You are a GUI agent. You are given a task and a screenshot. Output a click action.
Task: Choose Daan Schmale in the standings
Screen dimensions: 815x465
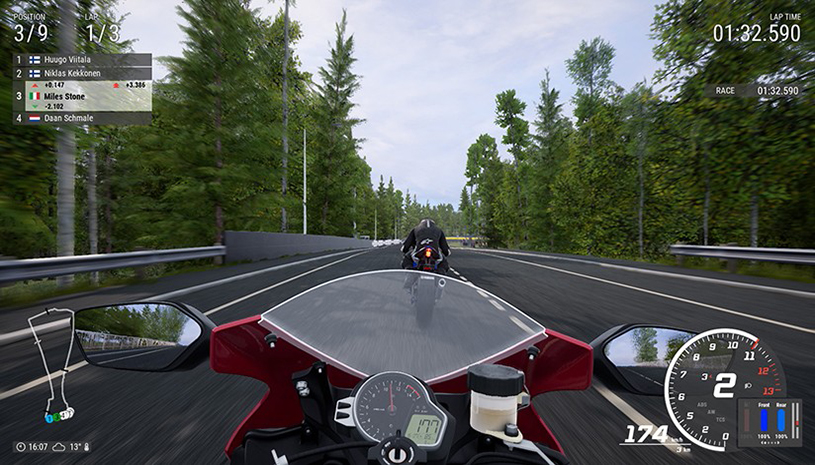click(80, 118)
